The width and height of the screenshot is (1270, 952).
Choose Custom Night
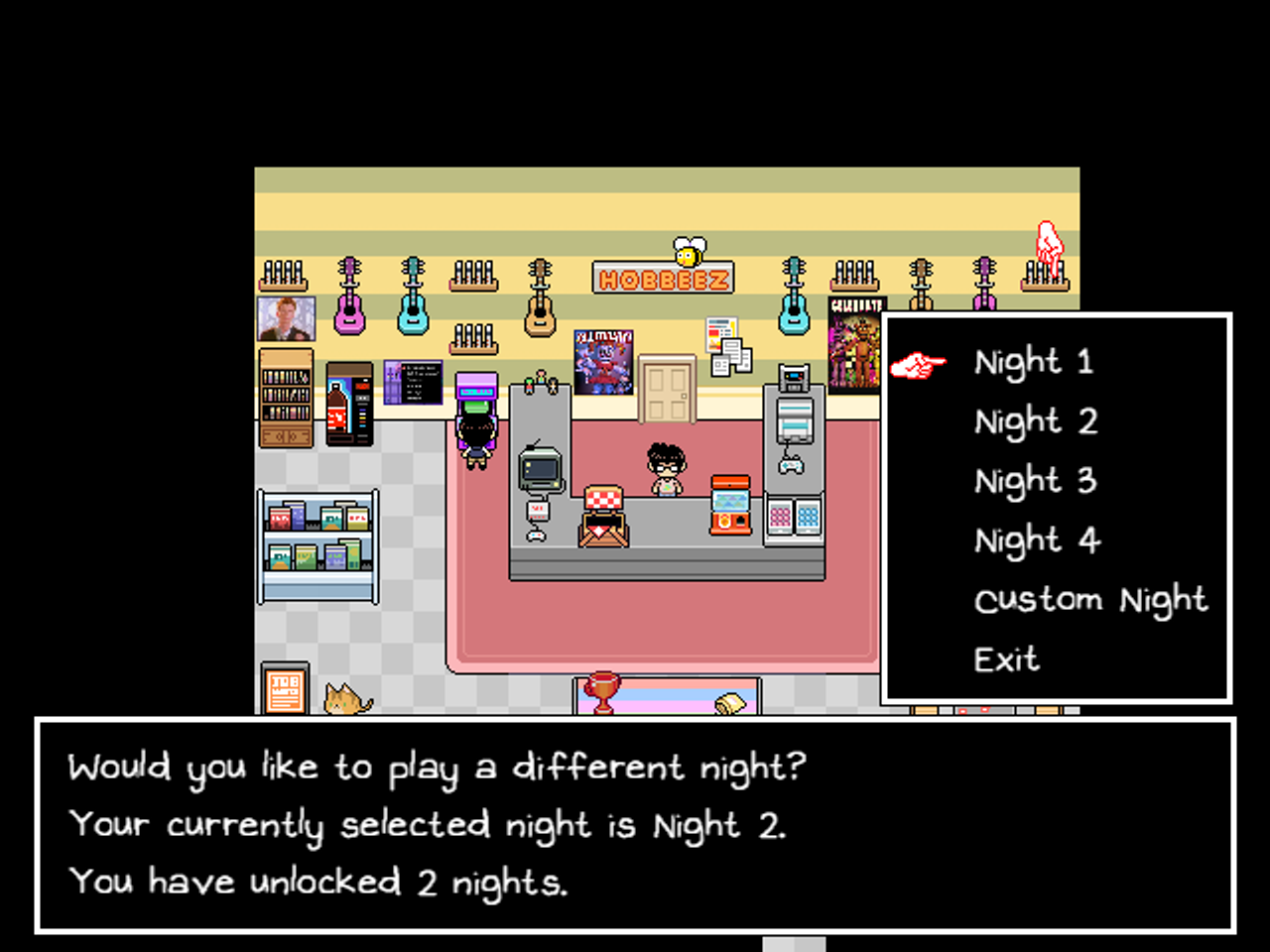click(x=1089, y=600)
